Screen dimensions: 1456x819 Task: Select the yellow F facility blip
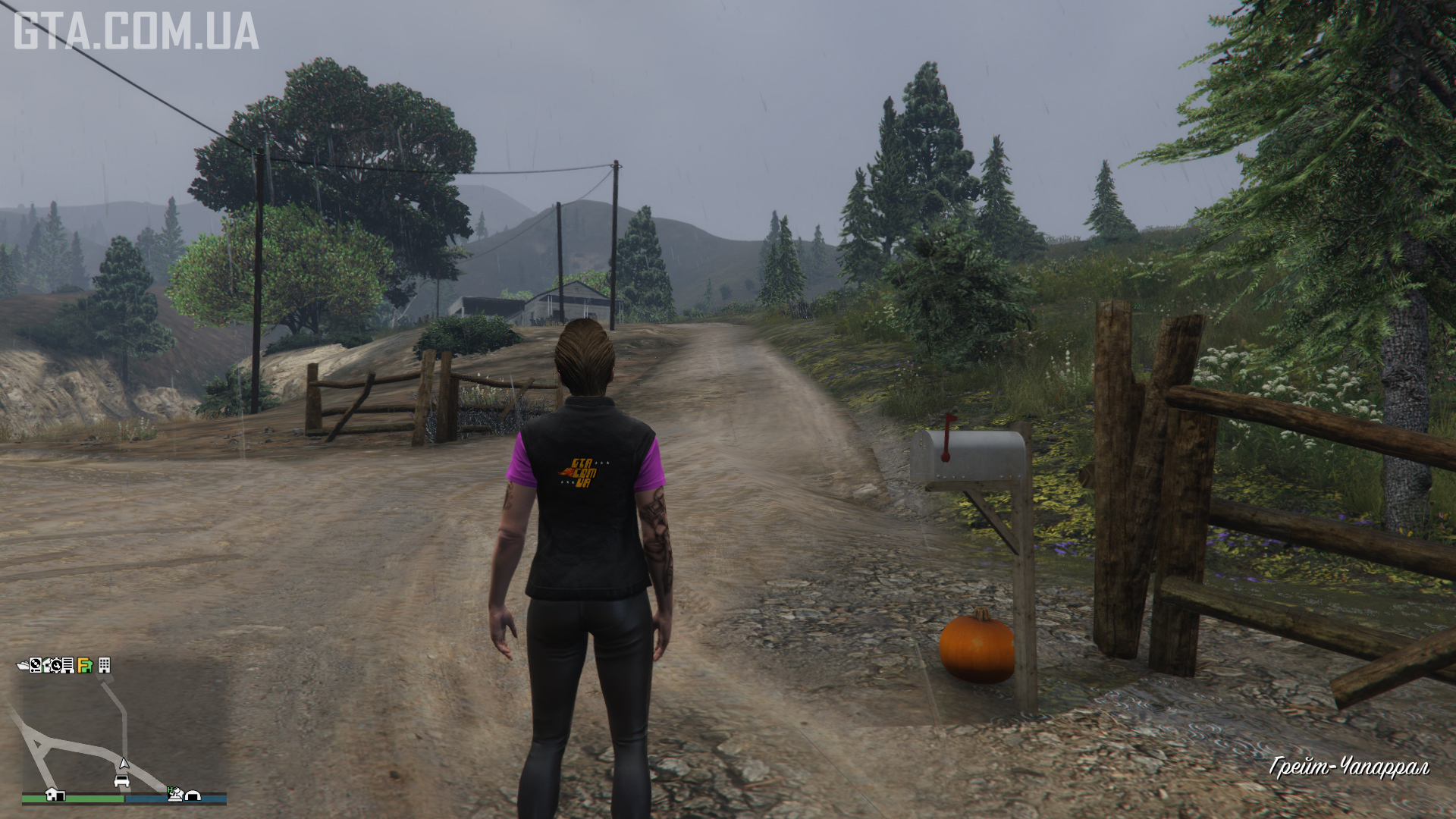(85, 666)
